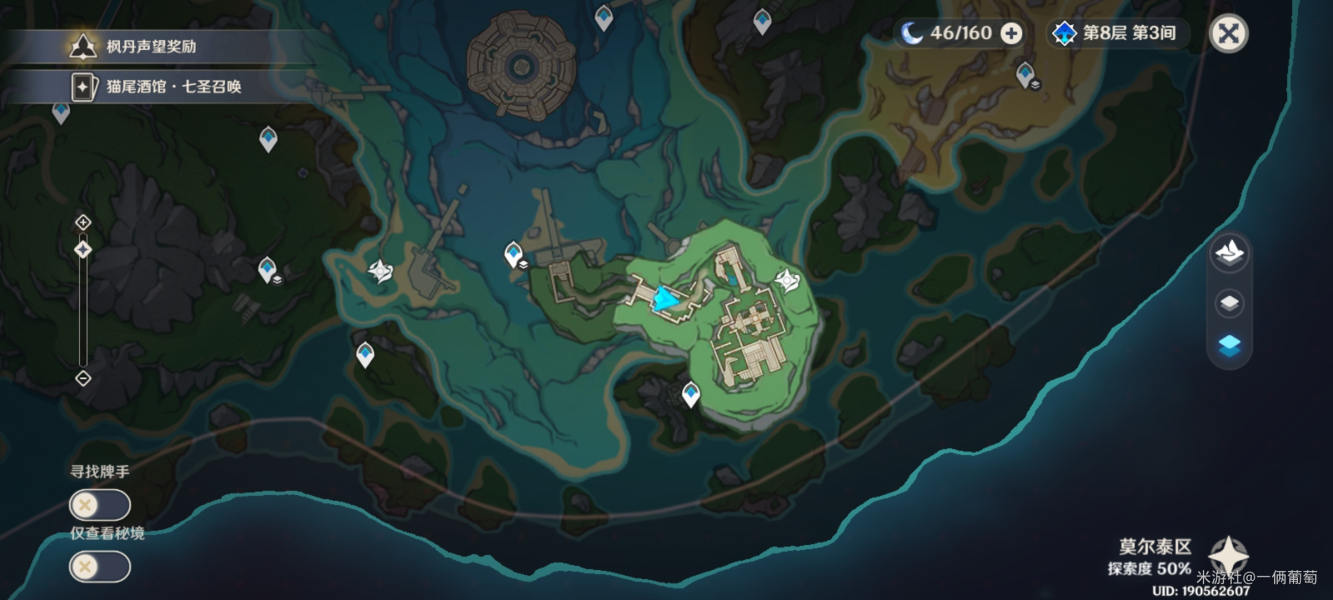This screenshot has width=1333, height=600.
Task: Add resin with the plus button
Action: 1012,33
